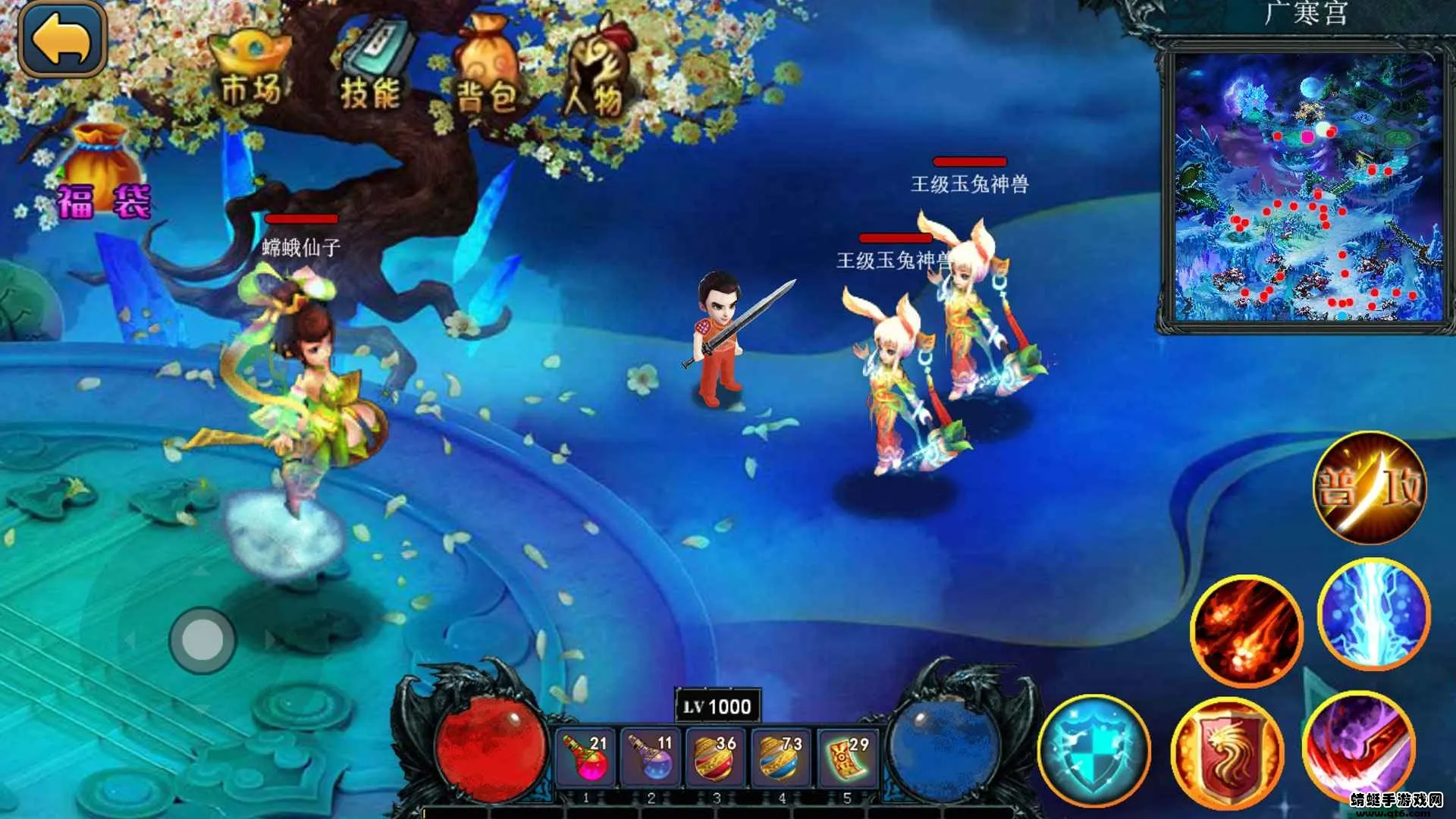Use the scroll item in slot 5
1456x819 pixels.
pos(847,758)
